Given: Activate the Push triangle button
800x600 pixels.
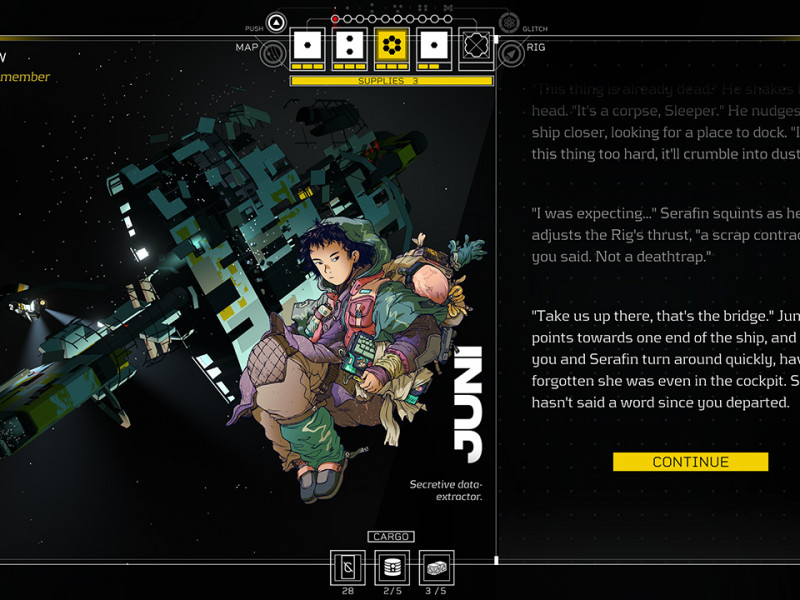Looking at the screenshot, I should pyautogui.click(x=277, y=23).
